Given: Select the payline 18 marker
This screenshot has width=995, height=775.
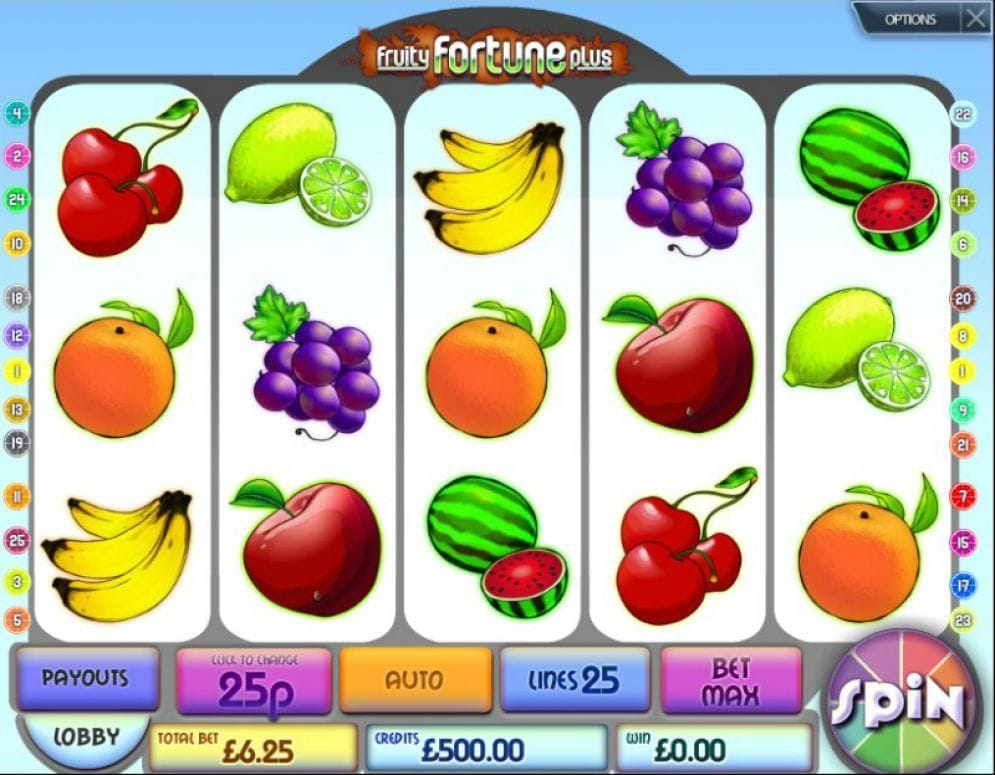Looking at the screenshot, I should 17,298.
